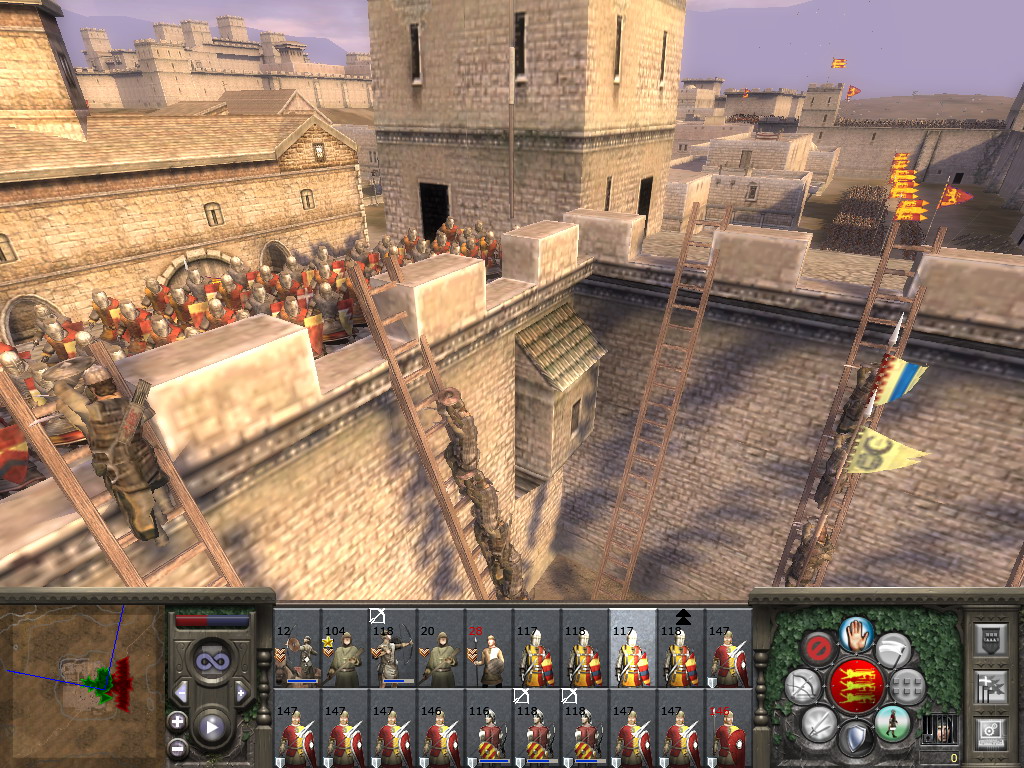Increase game speed with right arrow
The width and height of the screenshot is (1024, 768).
241,692
